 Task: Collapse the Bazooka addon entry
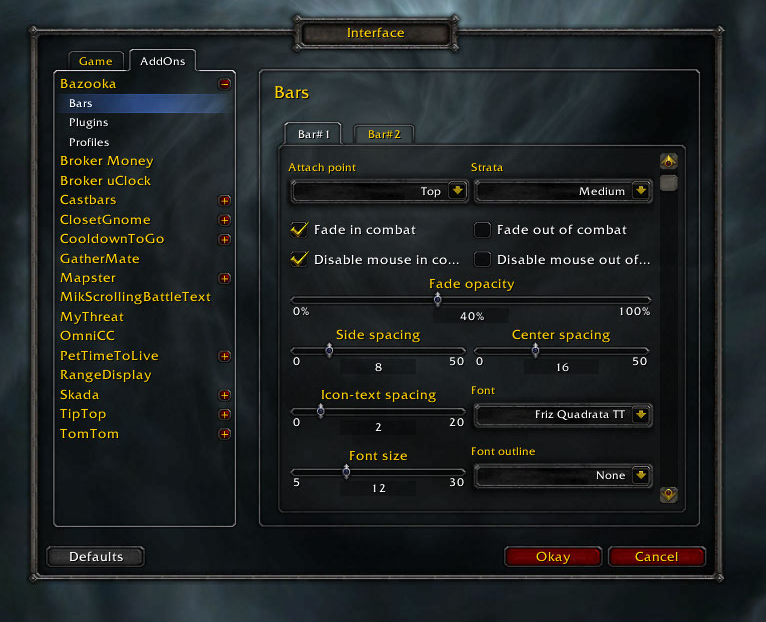click(x=225, y=84)
